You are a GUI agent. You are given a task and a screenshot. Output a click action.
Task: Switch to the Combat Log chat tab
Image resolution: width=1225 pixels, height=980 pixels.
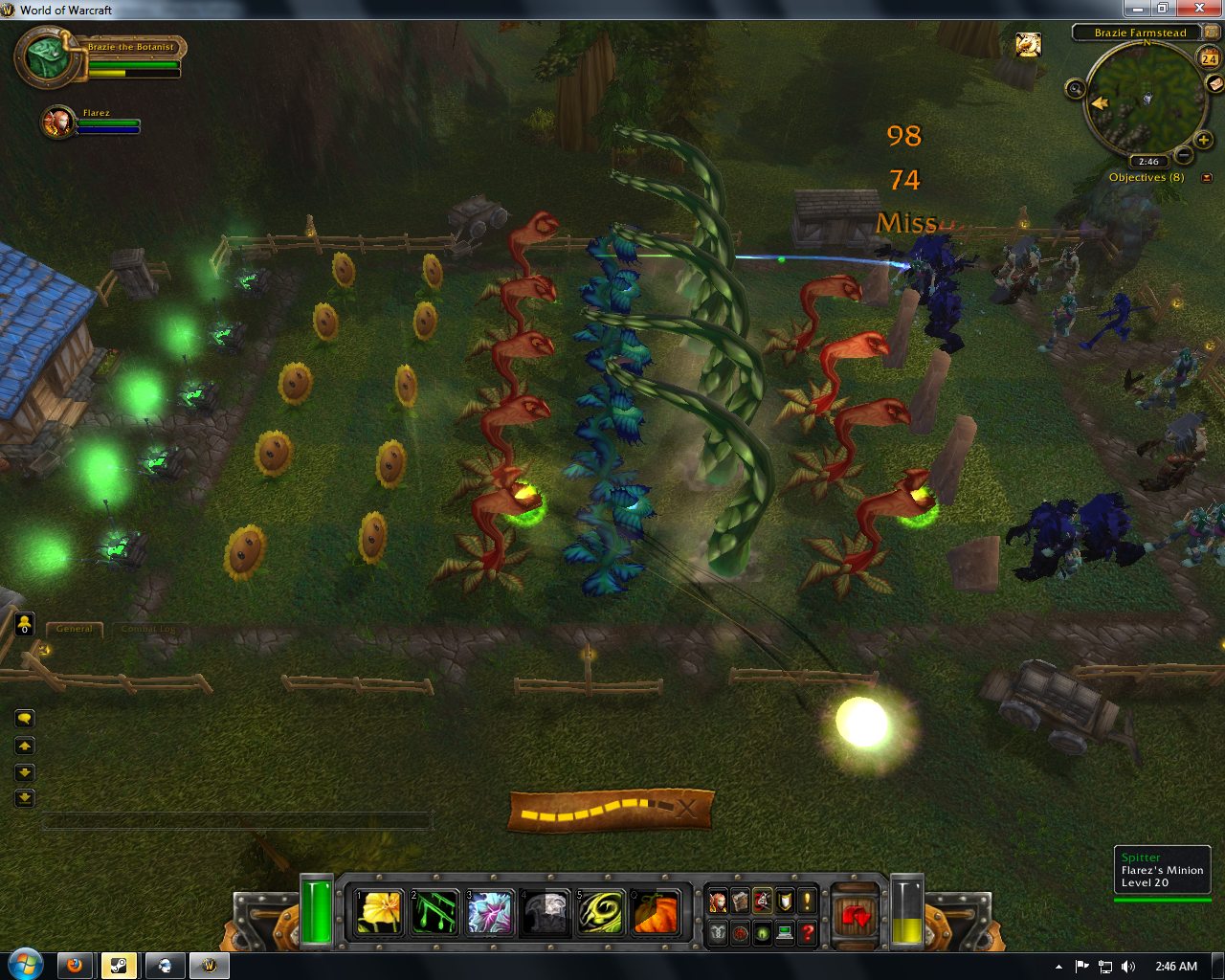(x=147, y=629)
